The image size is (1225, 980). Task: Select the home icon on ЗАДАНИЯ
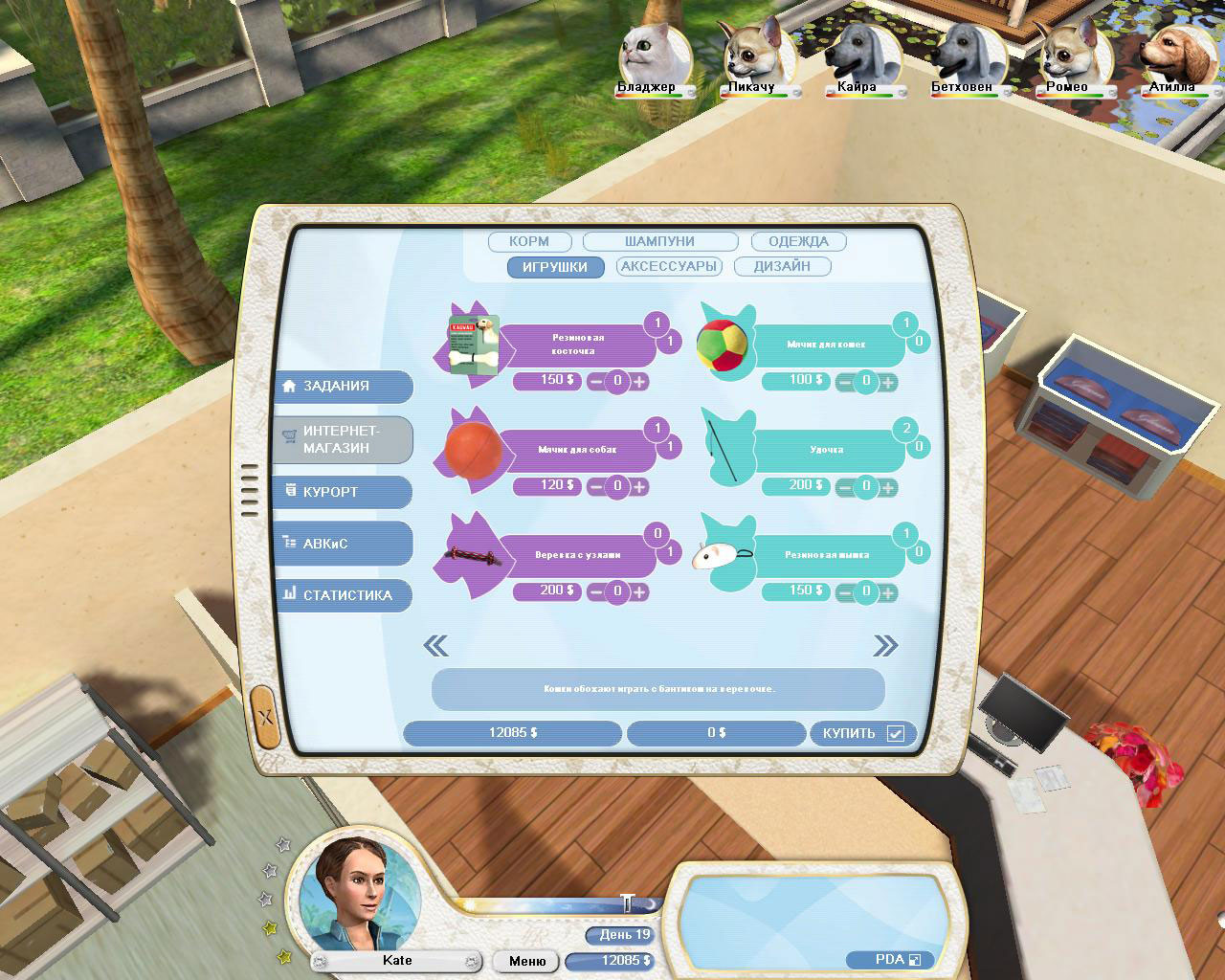point(290,386)
